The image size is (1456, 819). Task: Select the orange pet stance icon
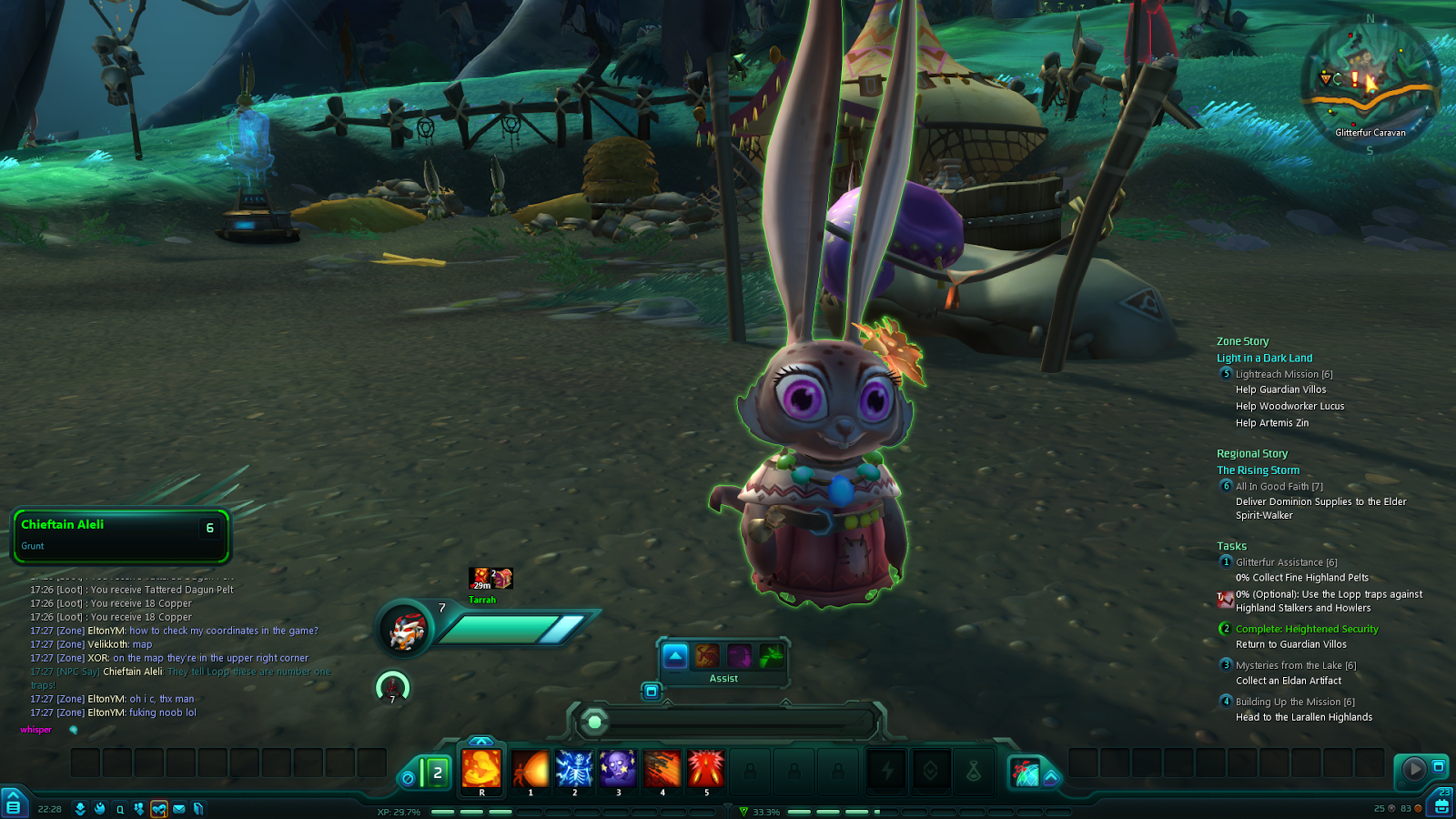707,655
